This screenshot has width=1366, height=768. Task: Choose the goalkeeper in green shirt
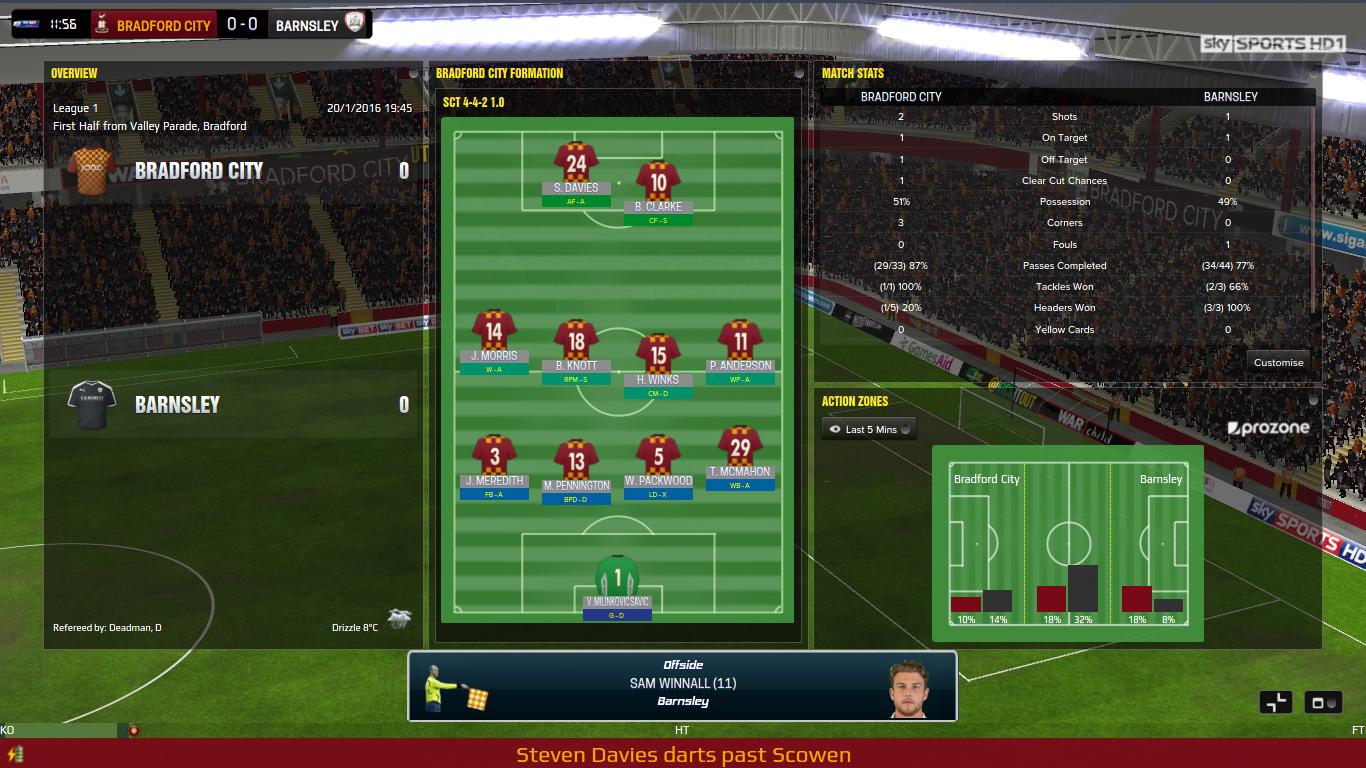coord(617,580)
